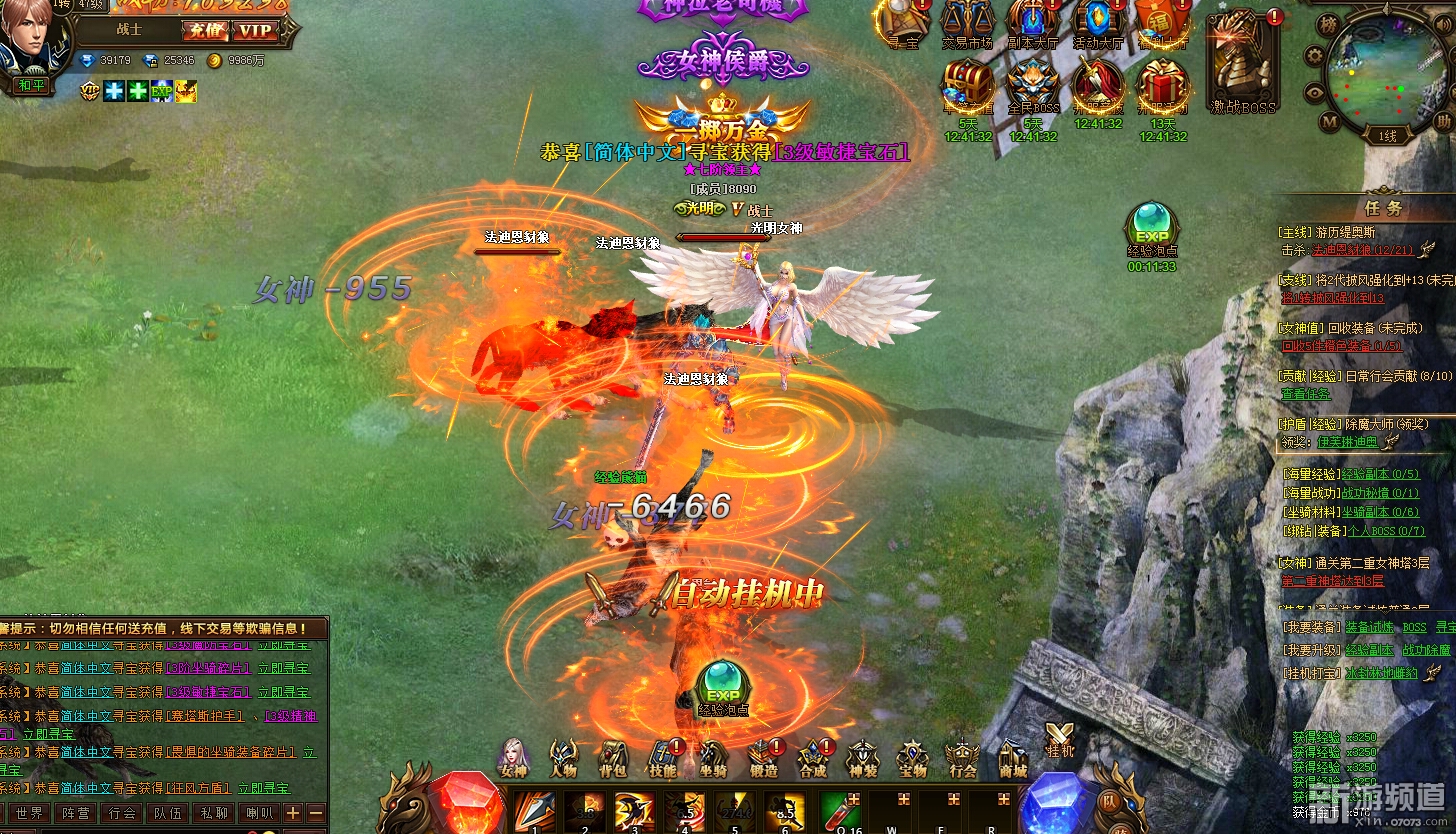Open the 交易市场 trading market
Viewport: 1456px width, 834px height.
click(967, 23)
